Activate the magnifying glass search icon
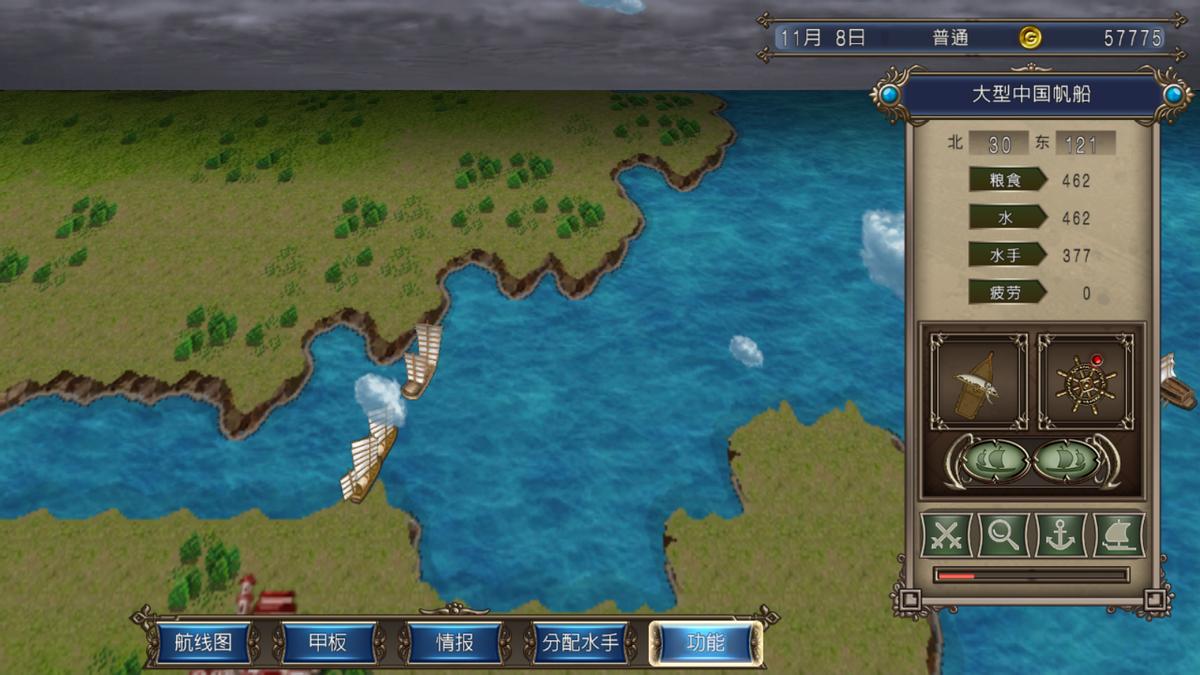 (x=1003, y=535)
